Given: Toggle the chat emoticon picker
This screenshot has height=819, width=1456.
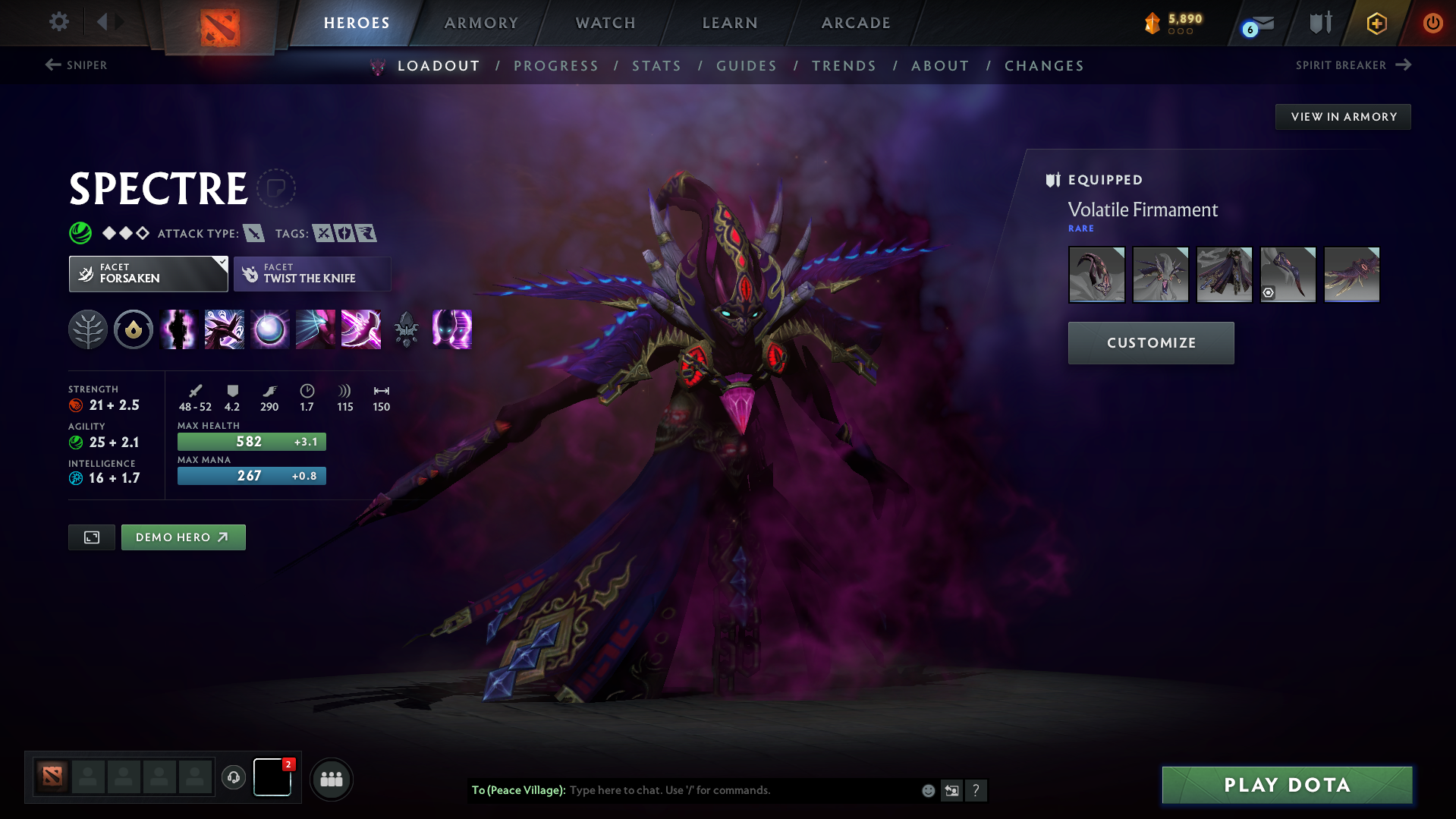Looking at the screenshot, I should (927, 790).
